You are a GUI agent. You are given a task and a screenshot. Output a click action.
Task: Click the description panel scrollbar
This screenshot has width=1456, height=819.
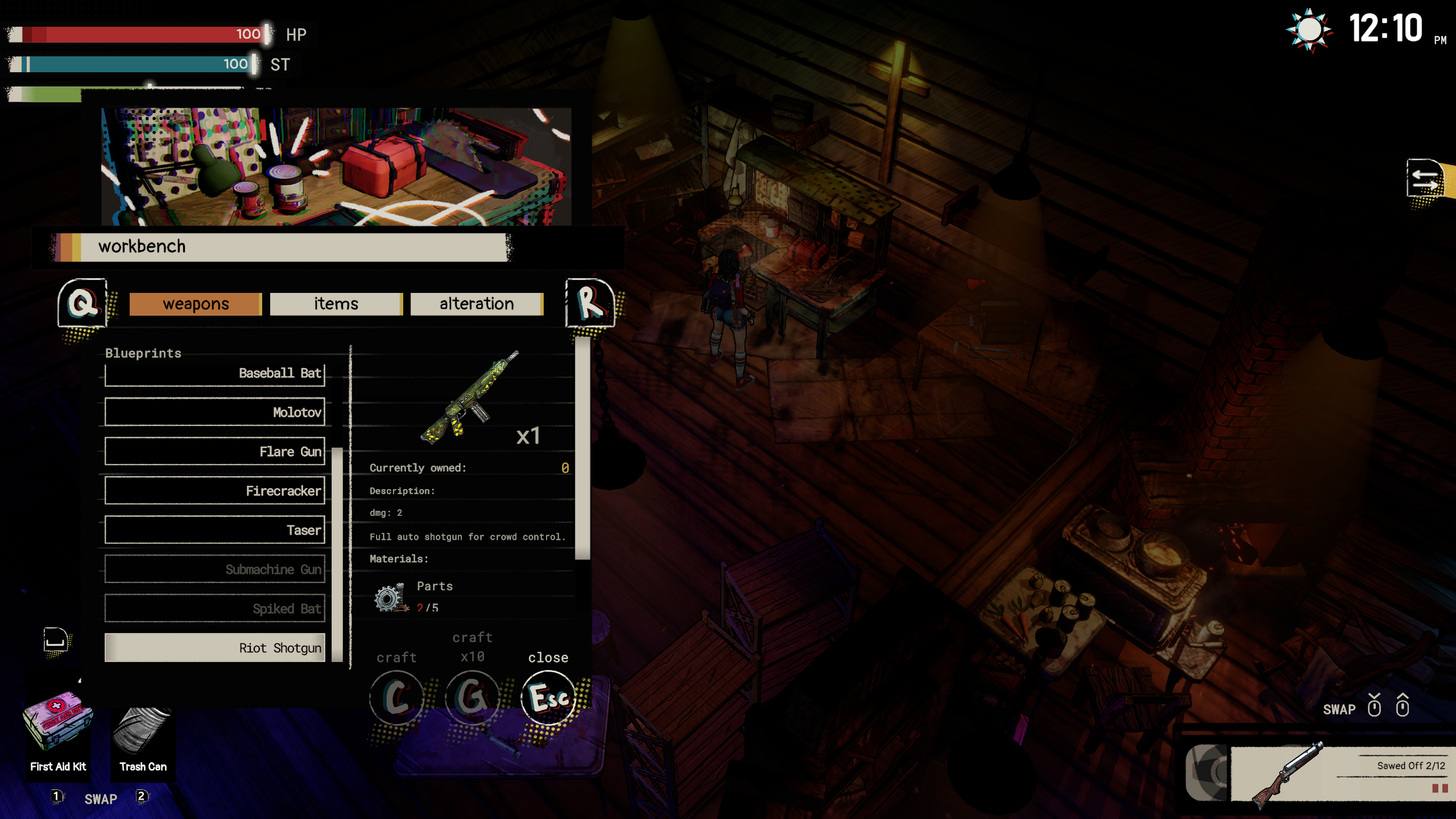click(582, 448)
